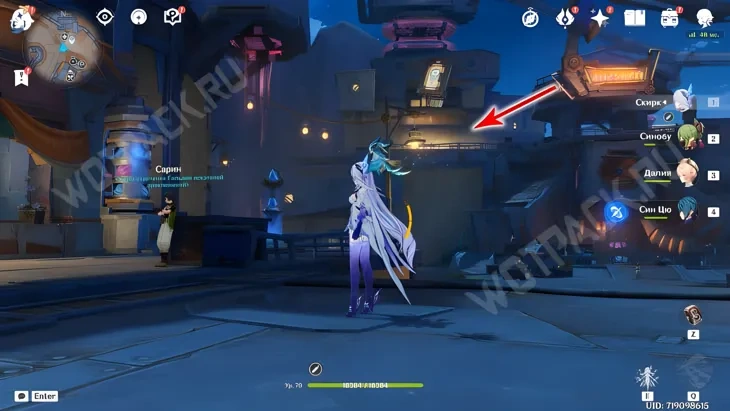Viewport: 730px width, 411px height.
Task: Open the quest log exclamation icon
Action: pyautogui.click(x=21, y=76)
